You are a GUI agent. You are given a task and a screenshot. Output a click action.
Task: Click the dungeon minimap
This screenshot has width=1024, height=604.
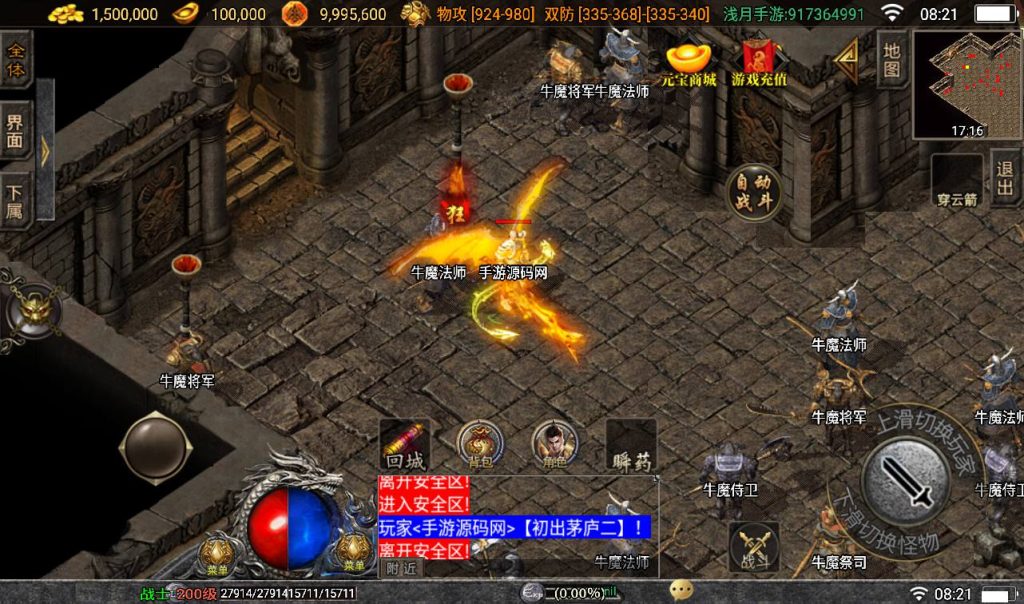pyautogui.click(x=967, y=83)
